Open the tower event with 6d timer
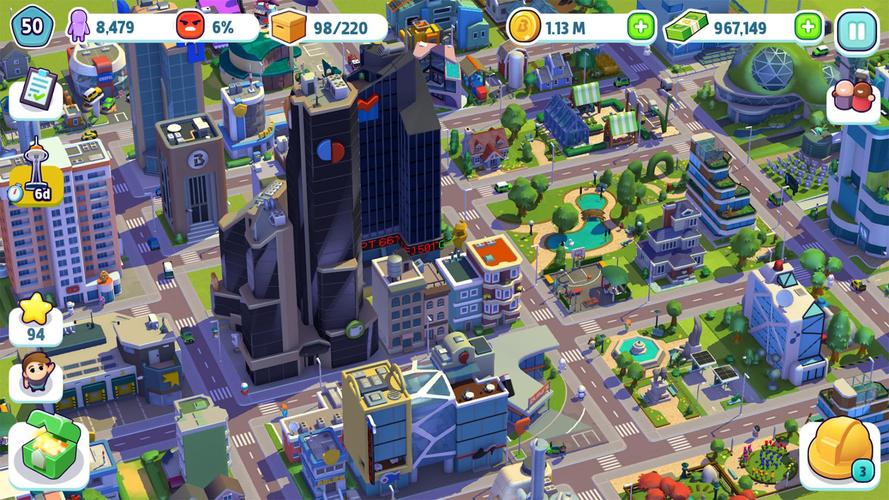Screen dimensions: 889x500 click(x=35, y=171)
